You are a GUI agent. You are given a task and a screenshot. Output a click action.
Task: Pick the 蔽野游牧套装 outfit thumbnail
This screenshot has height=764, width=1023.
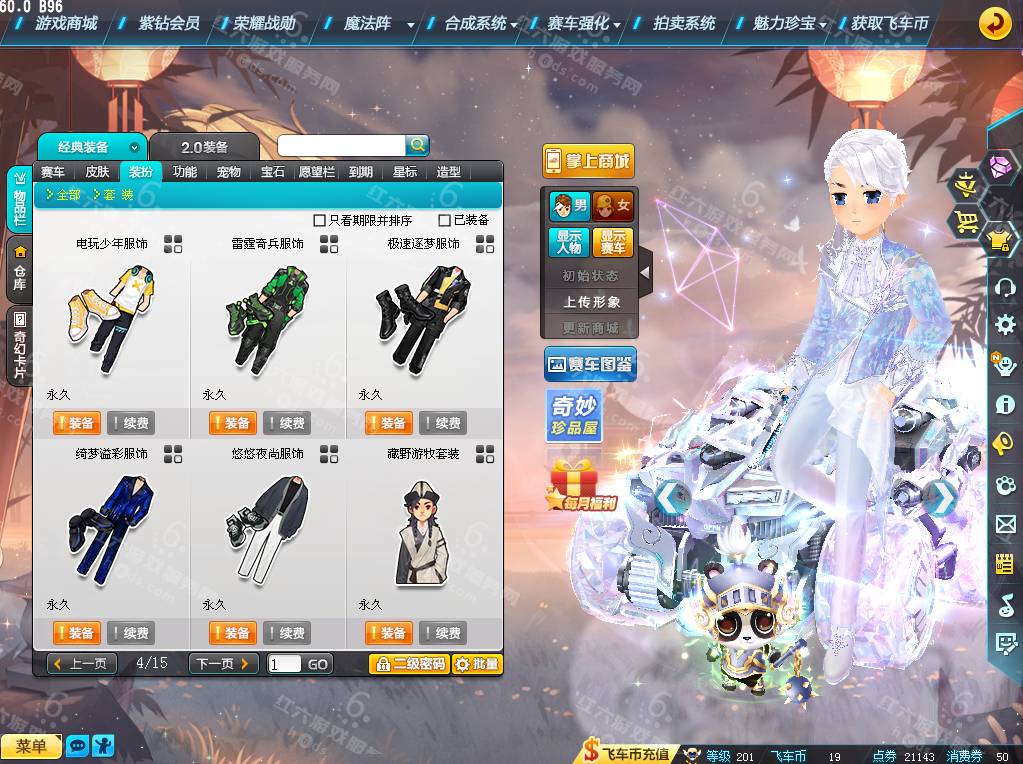421,530
